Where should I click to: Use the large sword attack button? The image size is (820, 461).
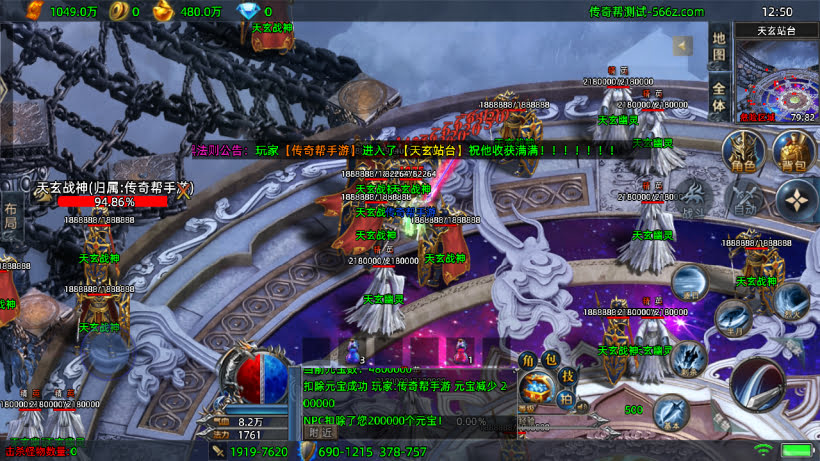coord(759,385)
